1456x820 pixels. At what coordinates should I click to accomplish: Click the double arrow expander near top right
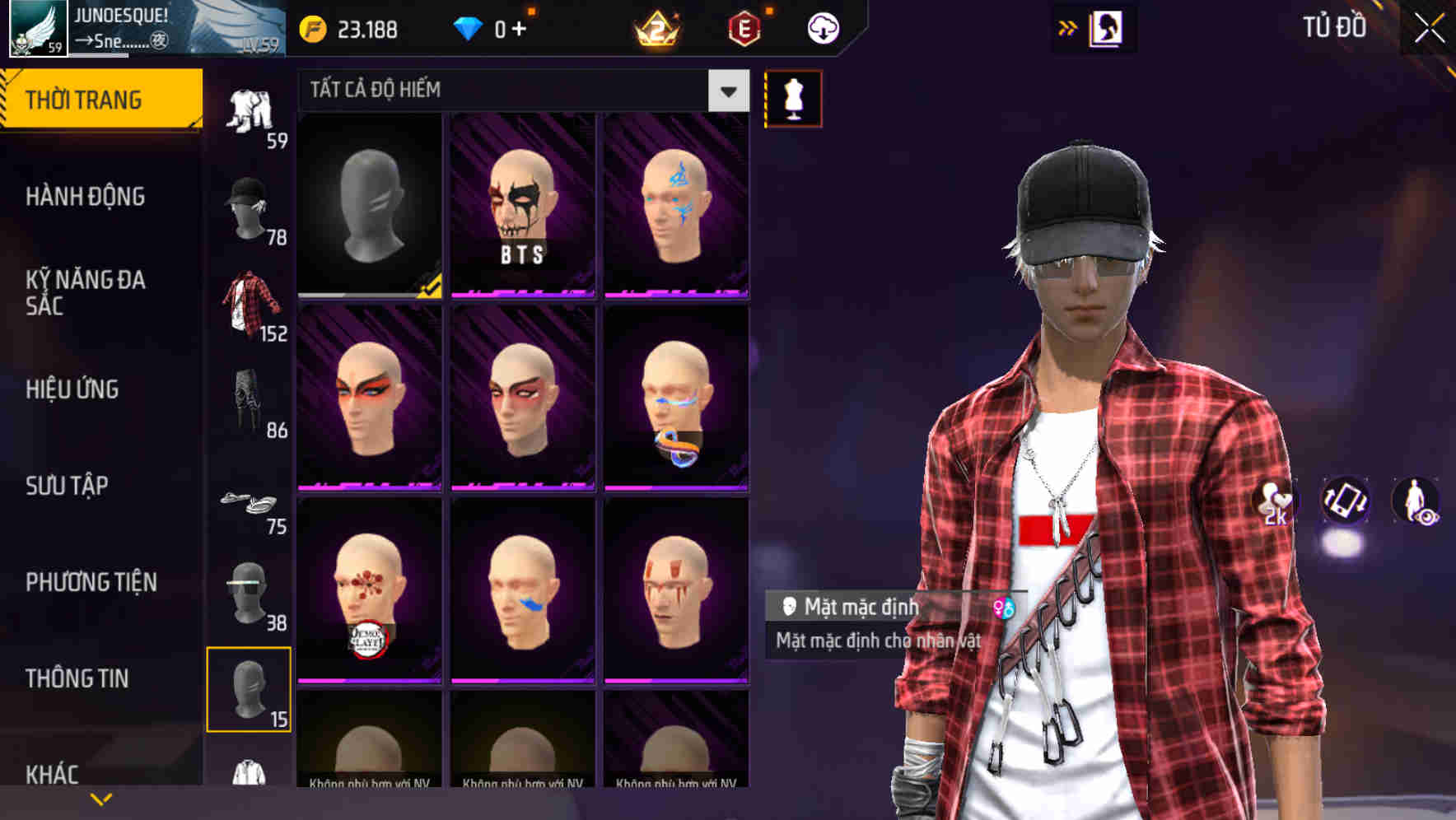[1068, 26]
